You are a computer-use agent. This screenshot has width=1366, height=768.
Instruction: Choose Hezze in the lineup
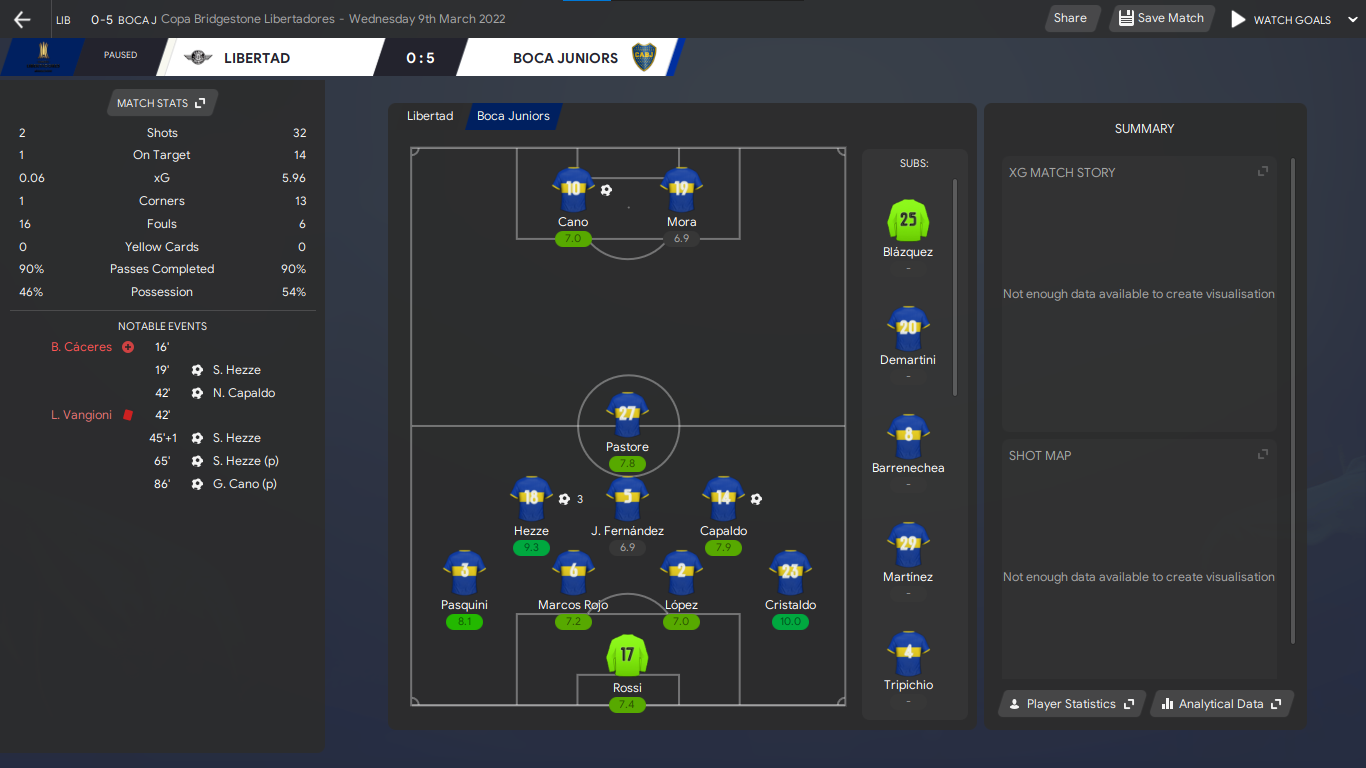[531, 499]
